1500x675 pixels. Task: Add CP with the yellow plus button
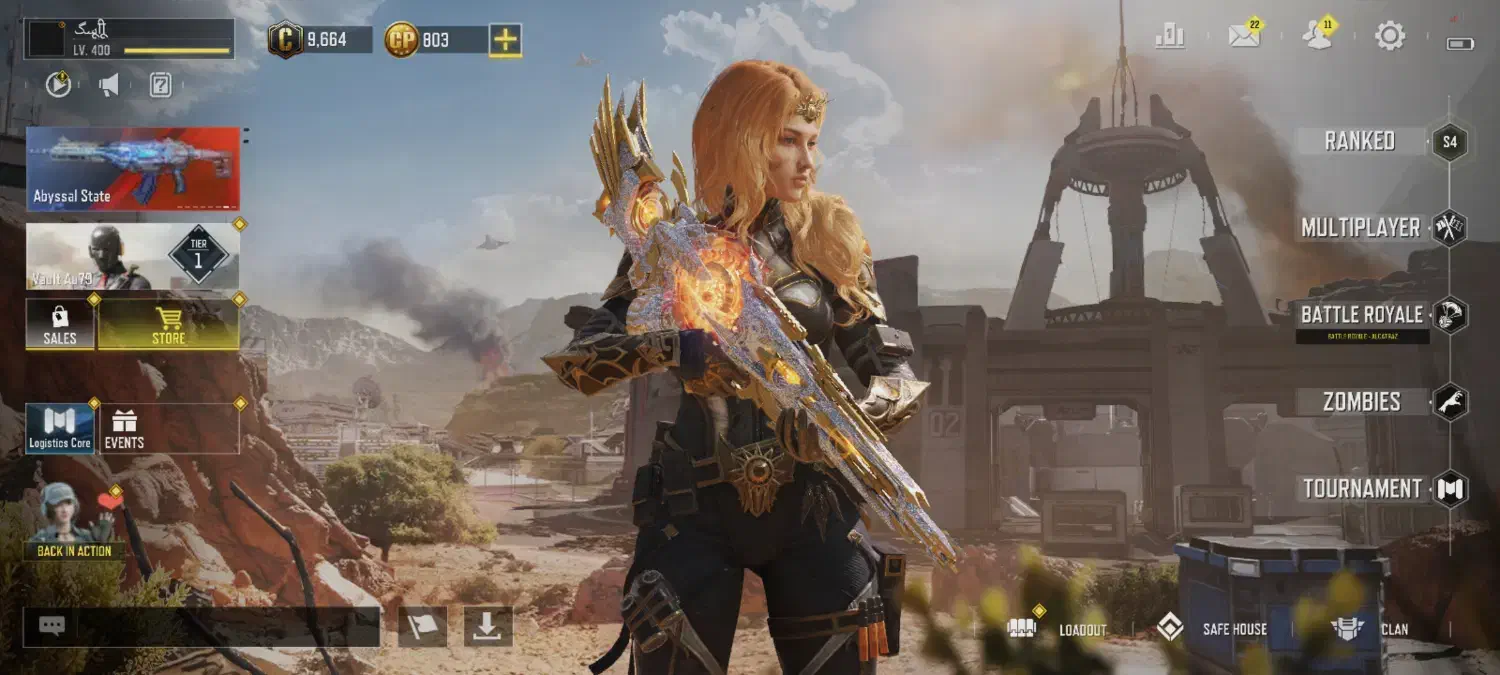click(x=506, y=40)
